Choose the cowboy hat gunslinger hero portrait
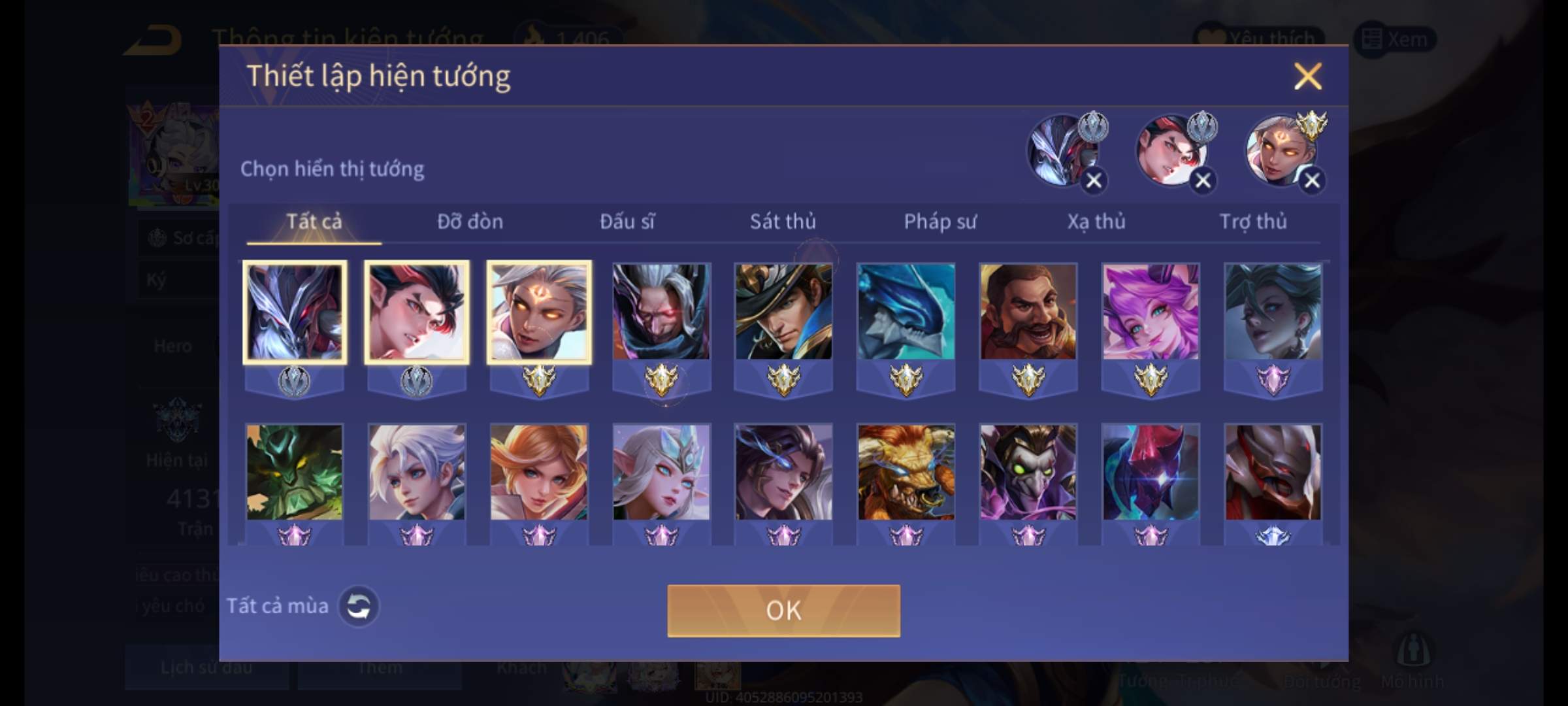The height and width of the screenshot is (706, 1568). click(x=783, y=312)
